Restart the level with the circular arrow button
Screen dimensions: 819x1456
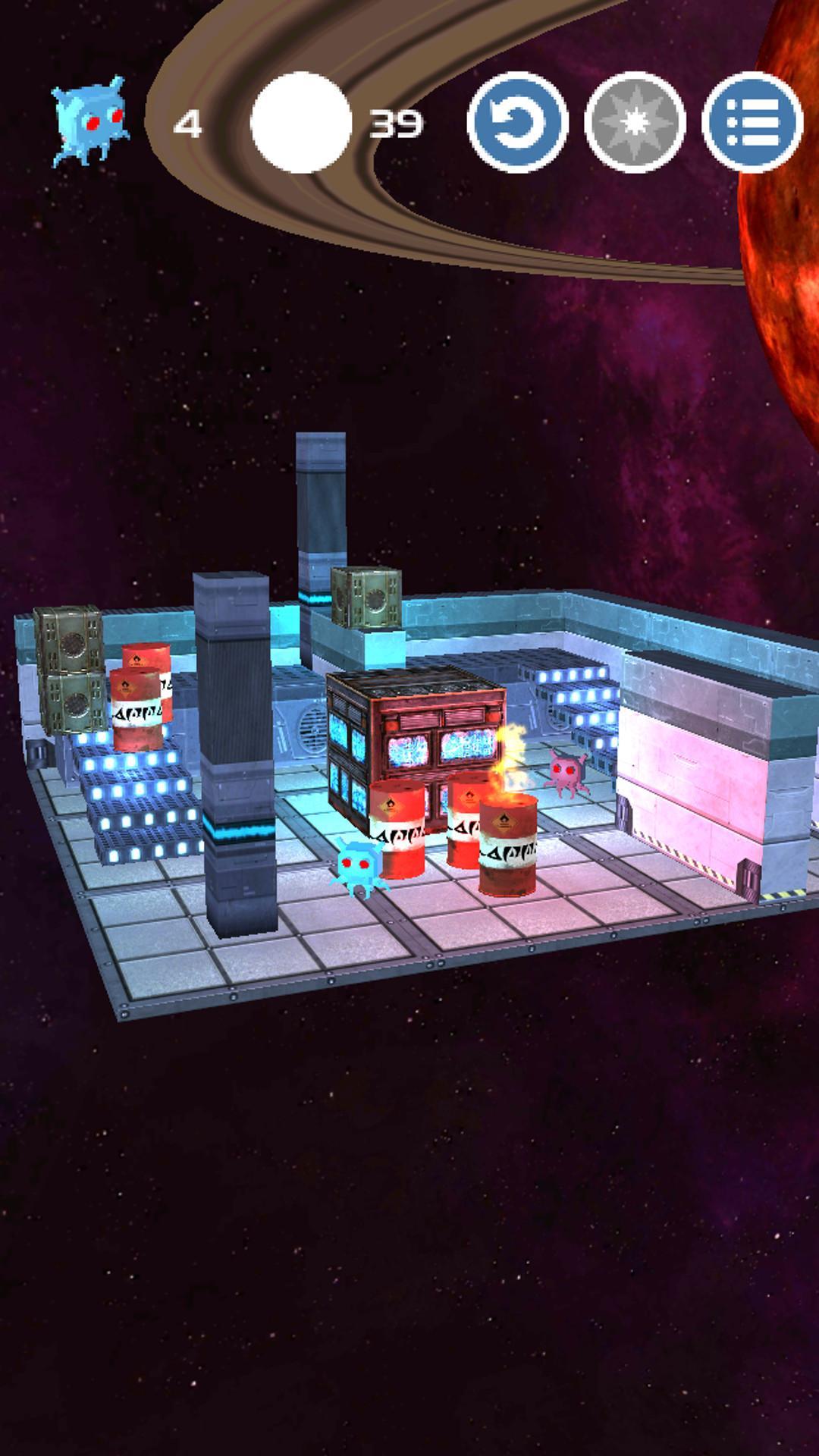click(517, 122)
